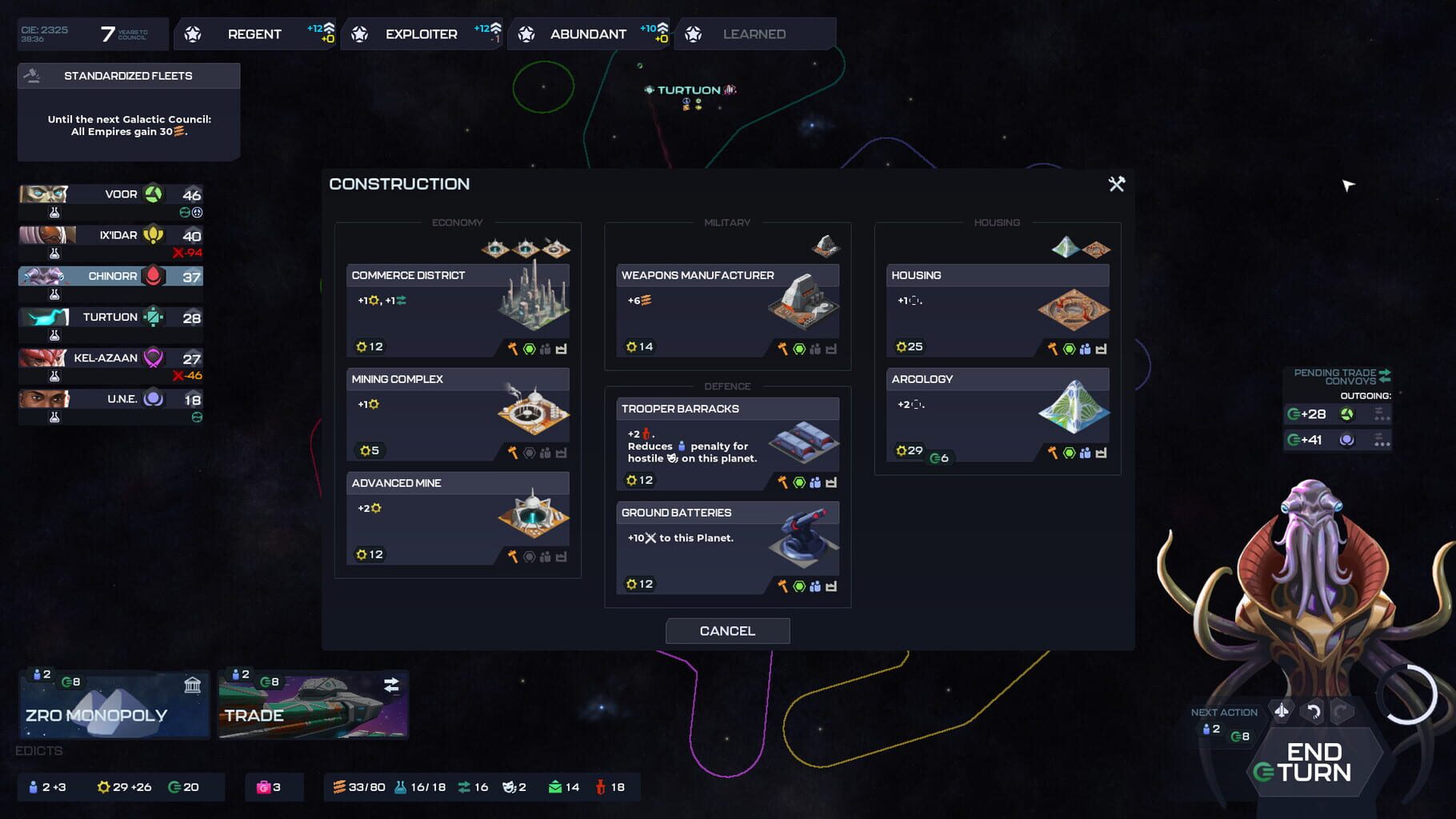The height and width of the screenshot is (819, 1456).
Task: Click the crossed-hammers icon on the Construction header
Action: pos(1116,184)
